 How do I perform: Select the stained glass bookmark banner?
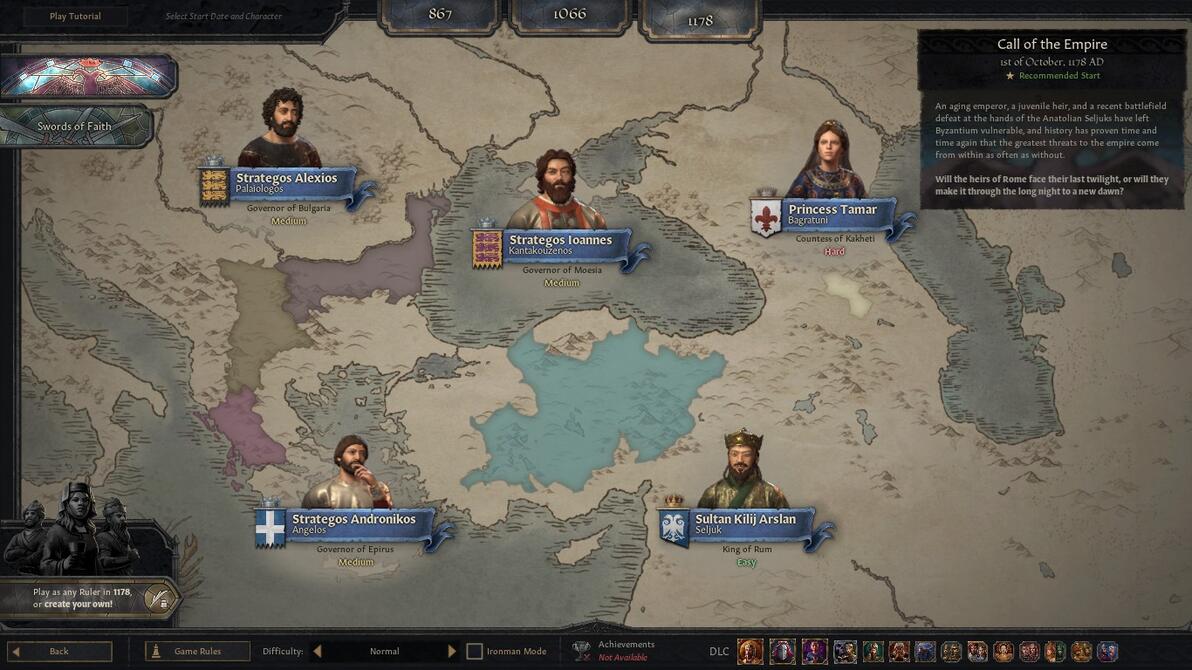88,77
